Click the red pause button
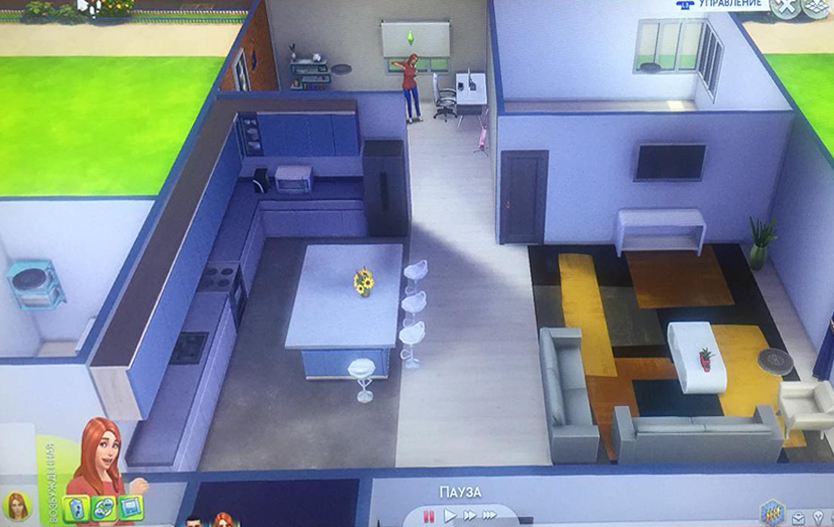The image size is (834, 527). [x=429, y=516]
